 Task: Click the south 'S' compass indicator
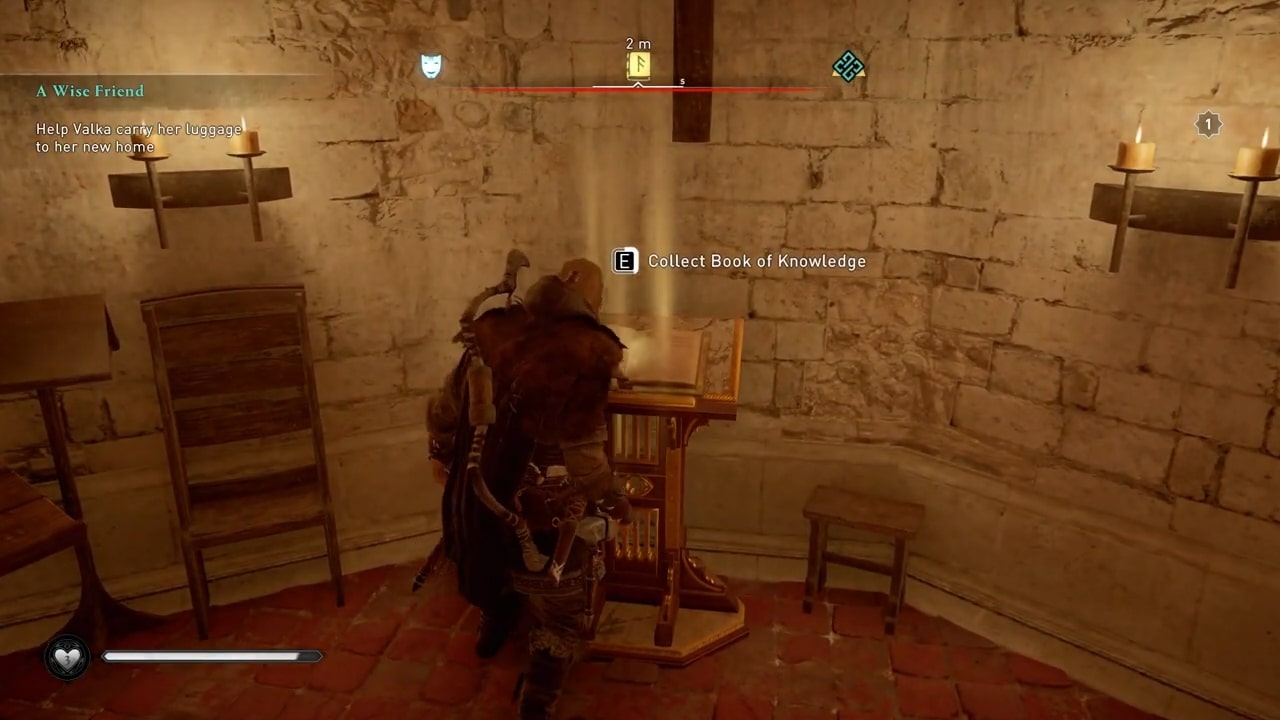682,82
